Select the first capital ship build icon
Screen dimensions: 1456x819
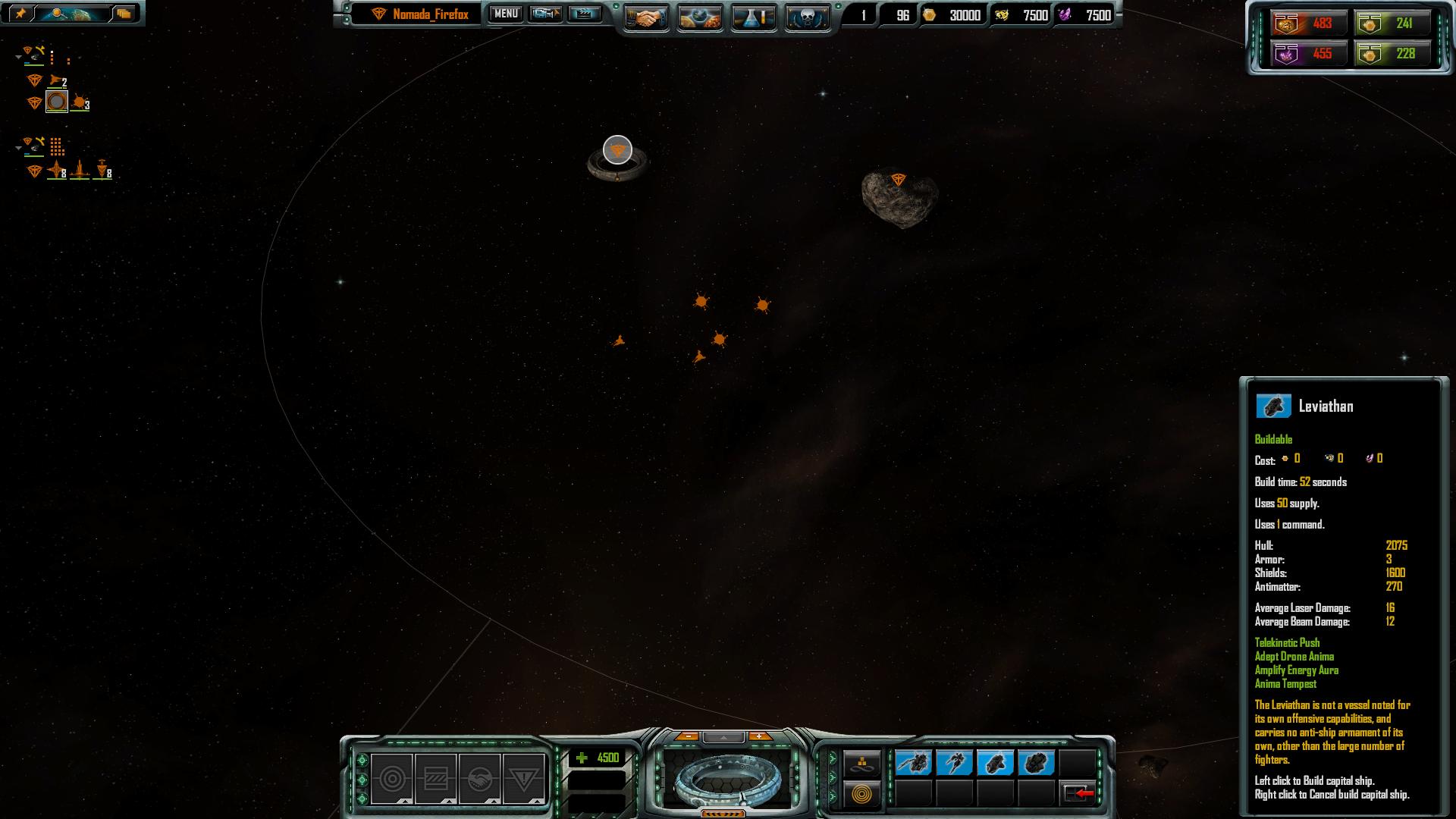coord(913,762)
